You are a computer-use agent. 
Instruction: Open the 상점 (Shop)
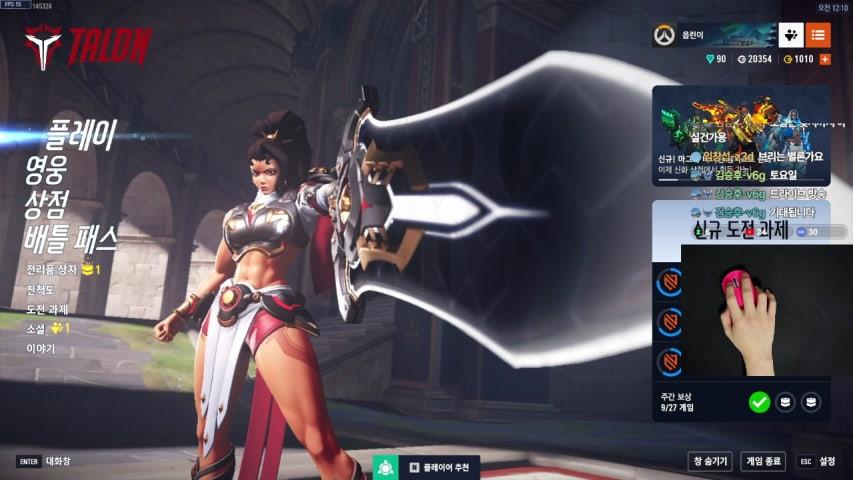click(x=47, y=203)
